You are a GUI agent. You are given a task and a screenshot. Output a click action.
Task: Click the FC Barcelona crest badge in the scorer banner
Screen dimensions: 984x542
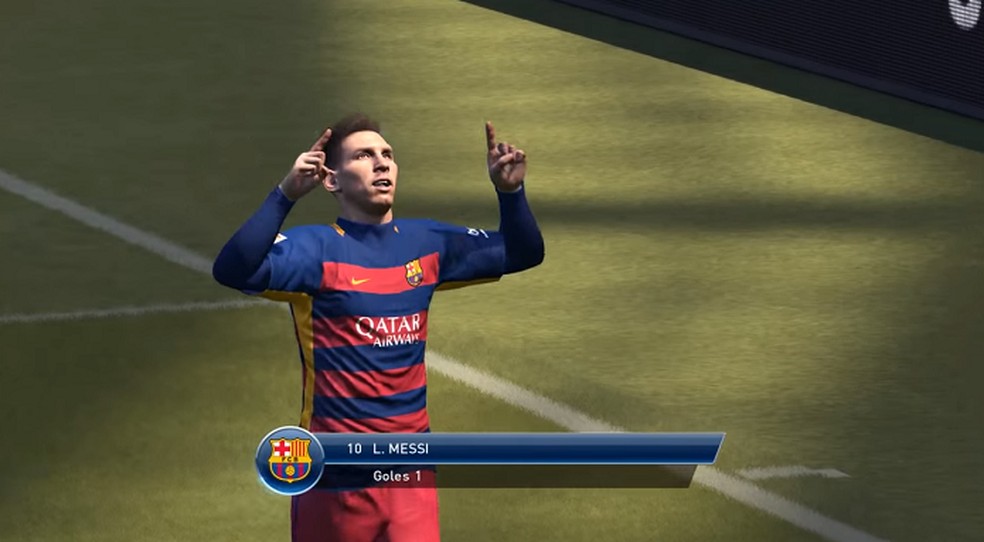(290, 461)
